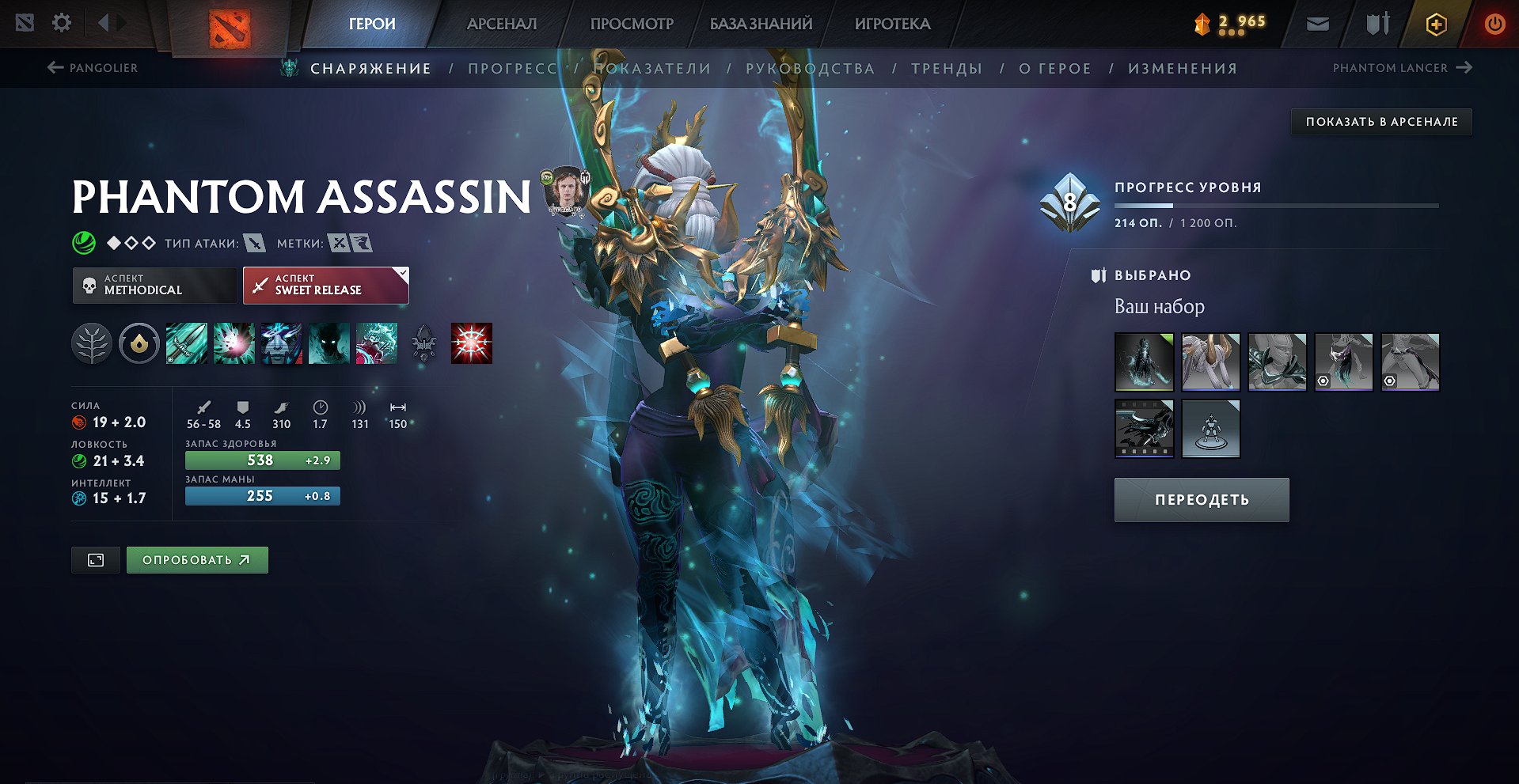Screen dimensions: 1519x784
Task: Open the Арсенал tab
Action: [x=502, y=24]
